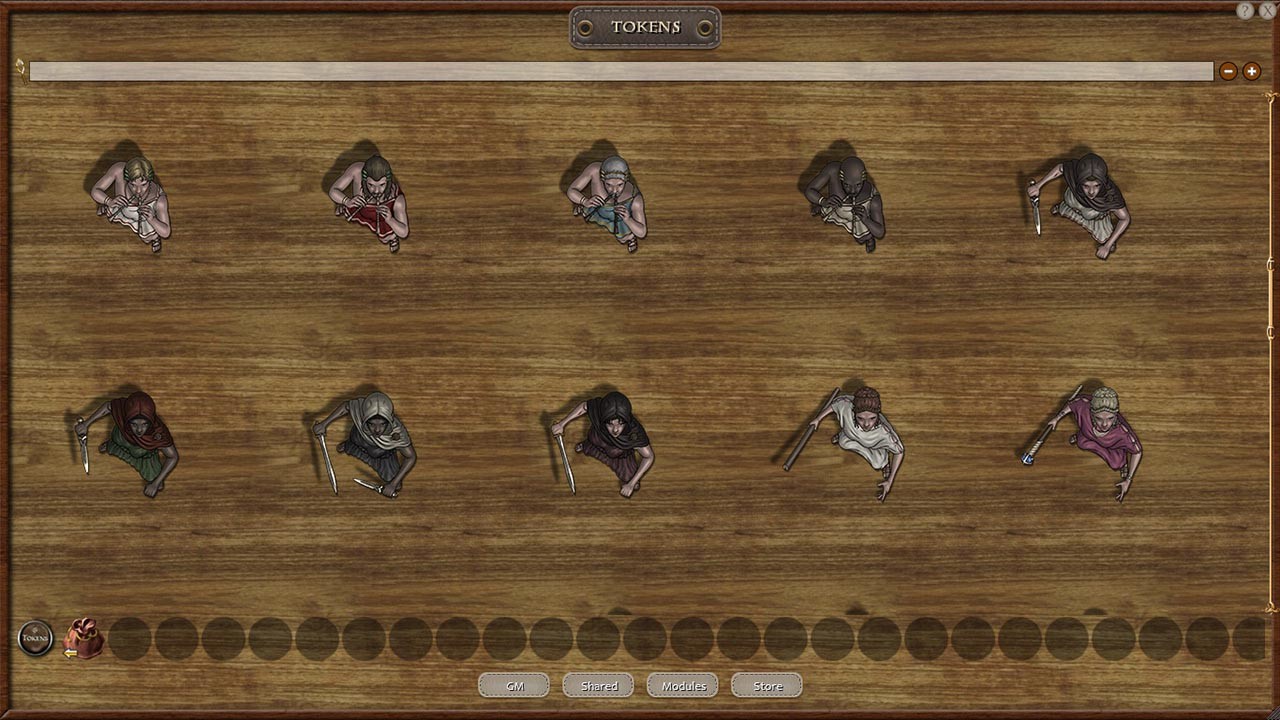Click the help question mark icon
This screenshot has height=720, width=1280.
coord(1243,11)
